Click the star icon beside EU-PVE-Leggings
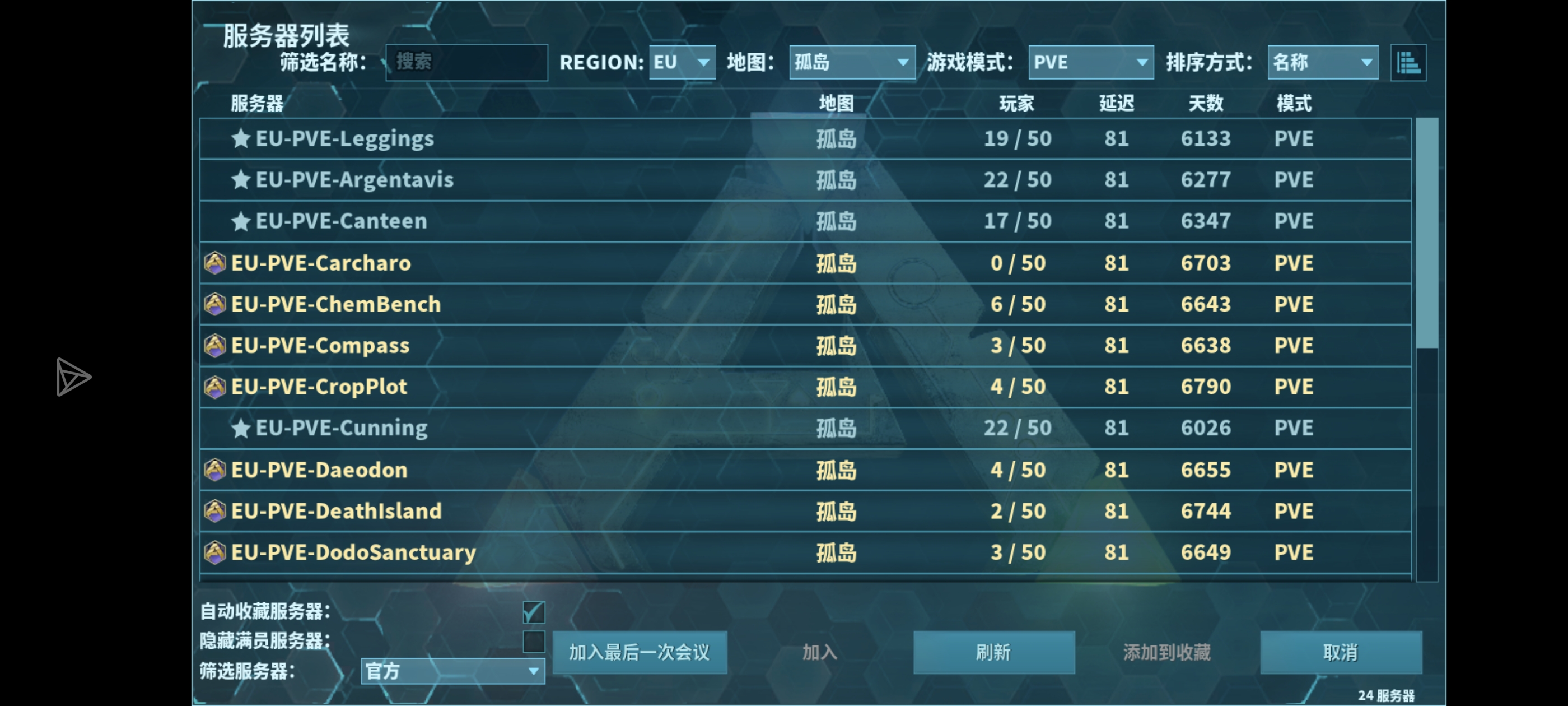The width and height of the screenshot is (1568, 706). tap(243, 138)
